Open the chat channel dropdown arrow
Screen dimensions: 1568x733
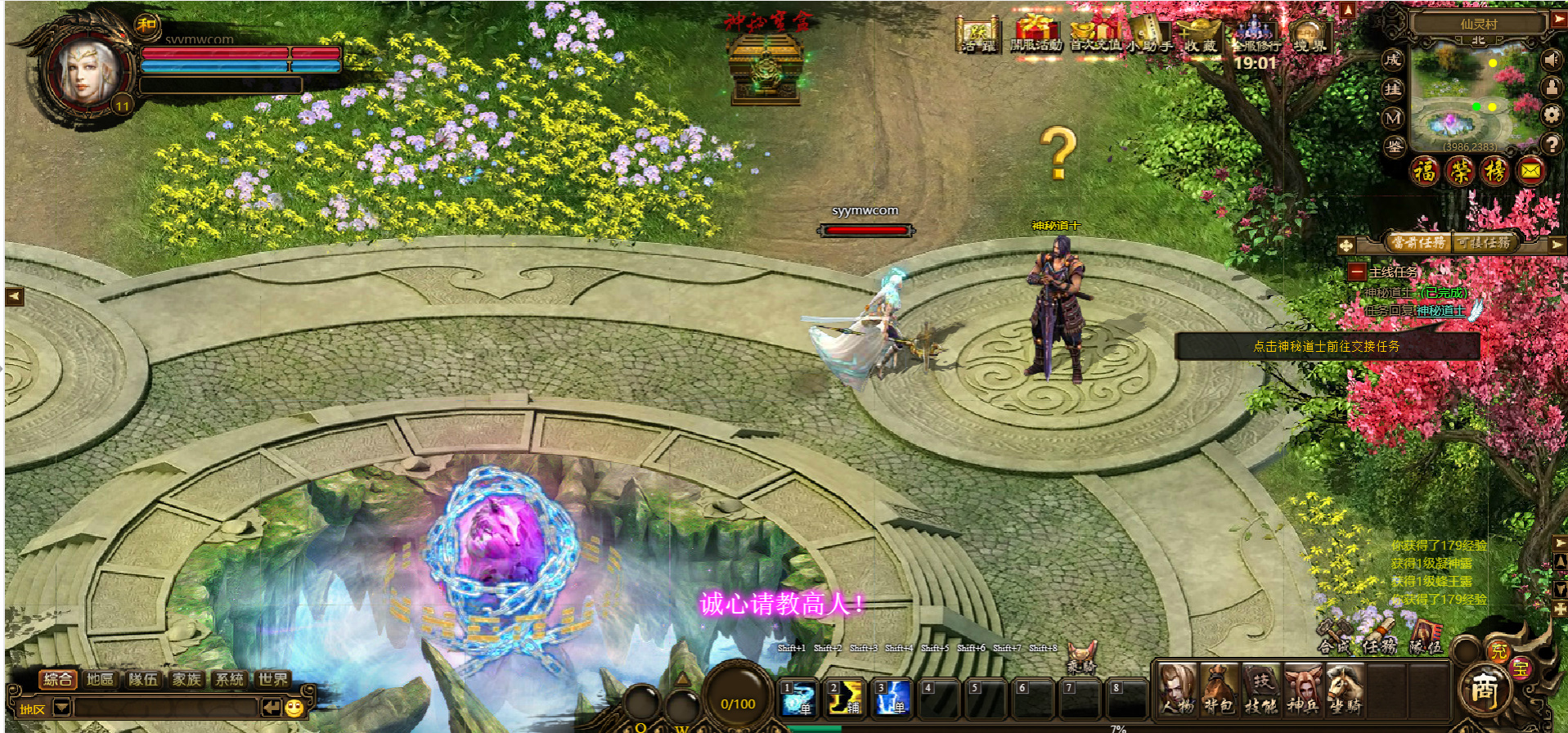click(x=61, y=708)
